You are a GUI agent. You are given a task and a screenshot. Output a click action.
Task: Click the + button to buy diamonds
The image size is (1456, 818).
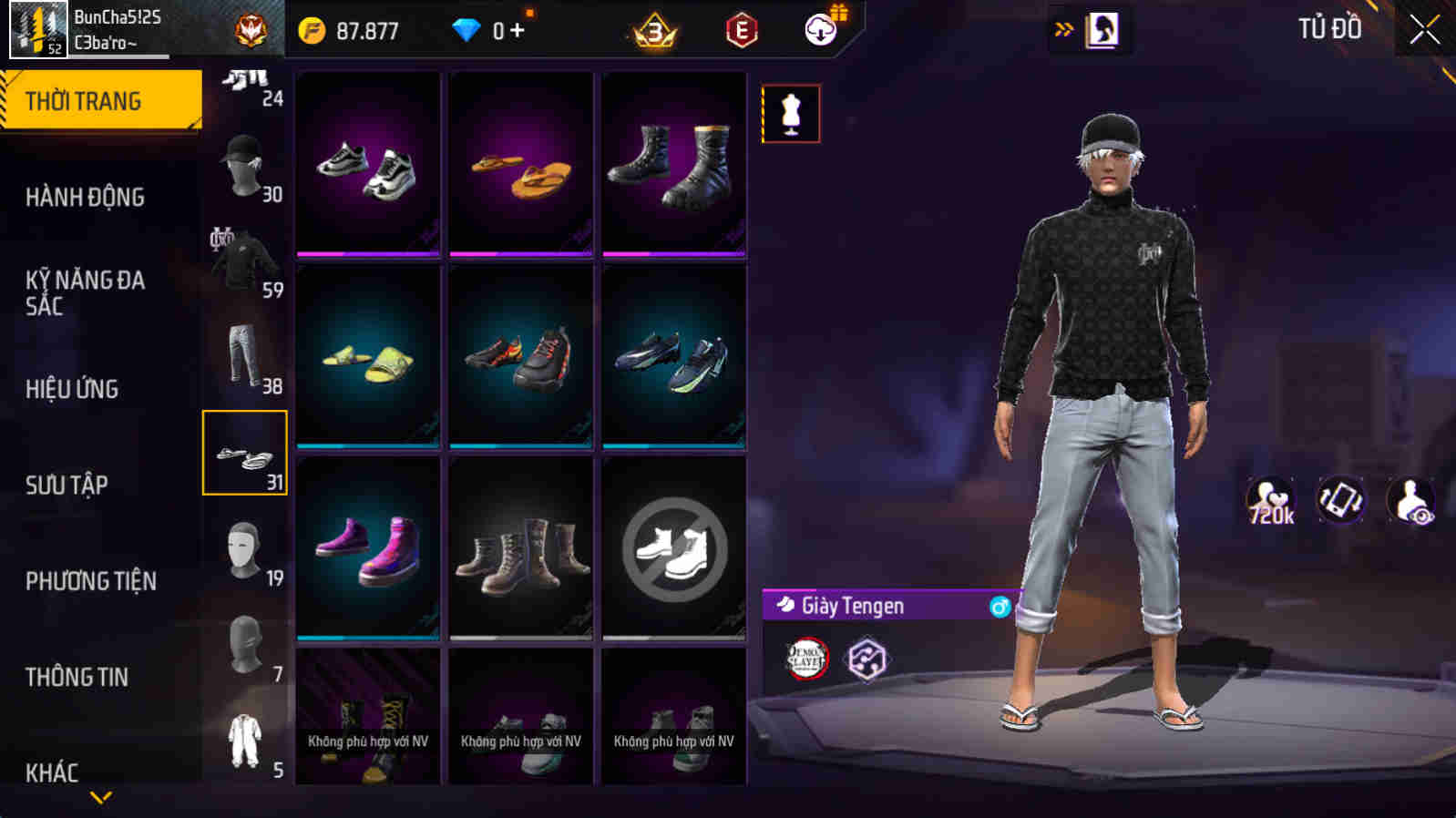[517, 30]
